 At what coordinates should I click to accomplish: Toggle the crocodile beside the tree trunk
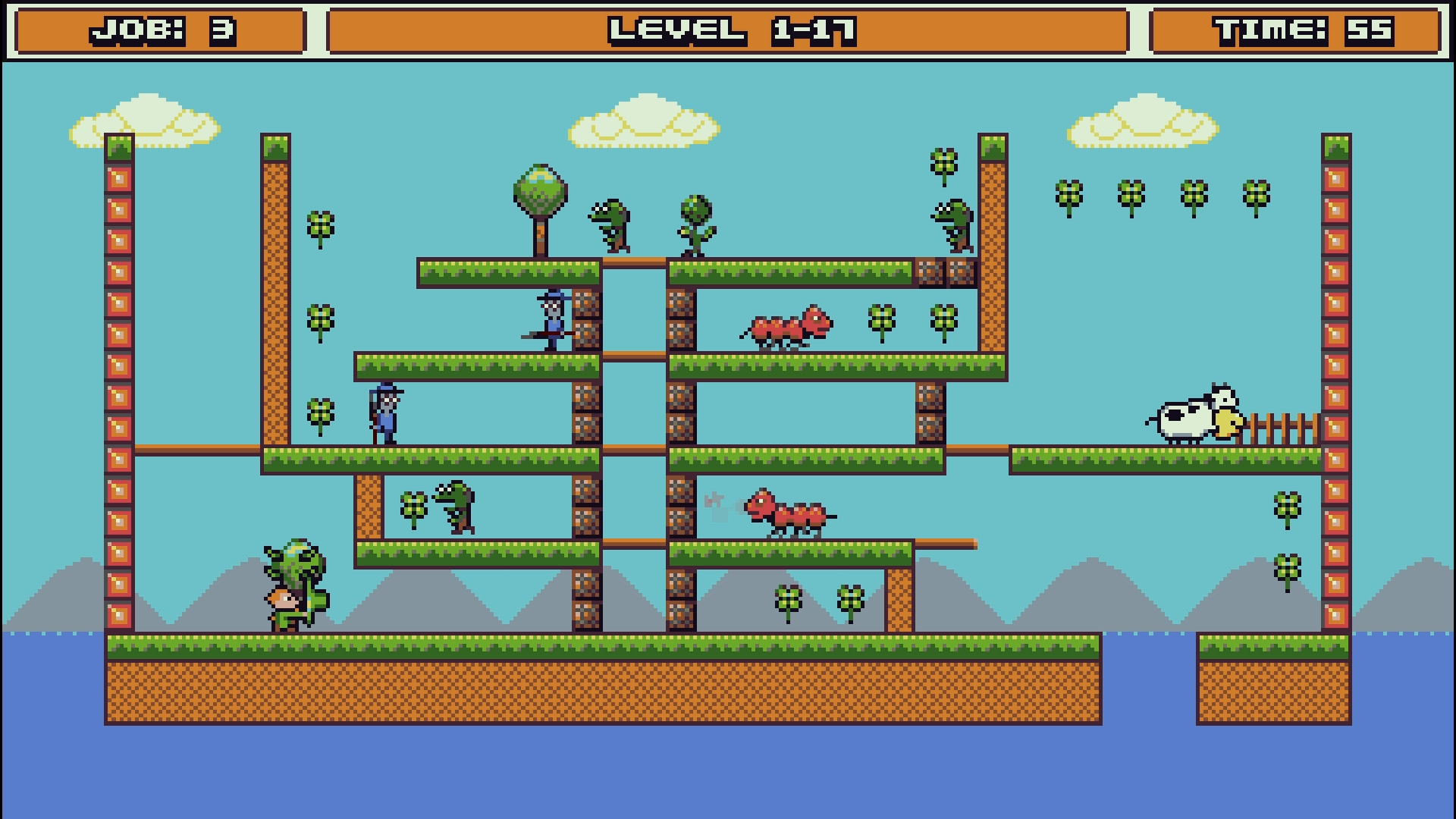610,227
